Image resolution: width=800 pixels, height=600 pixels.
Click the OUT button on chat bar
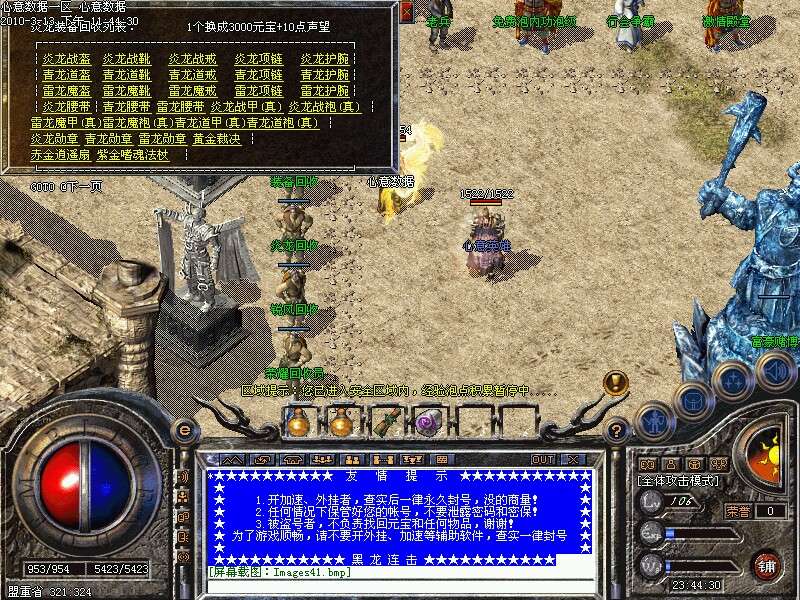point(542,459)
